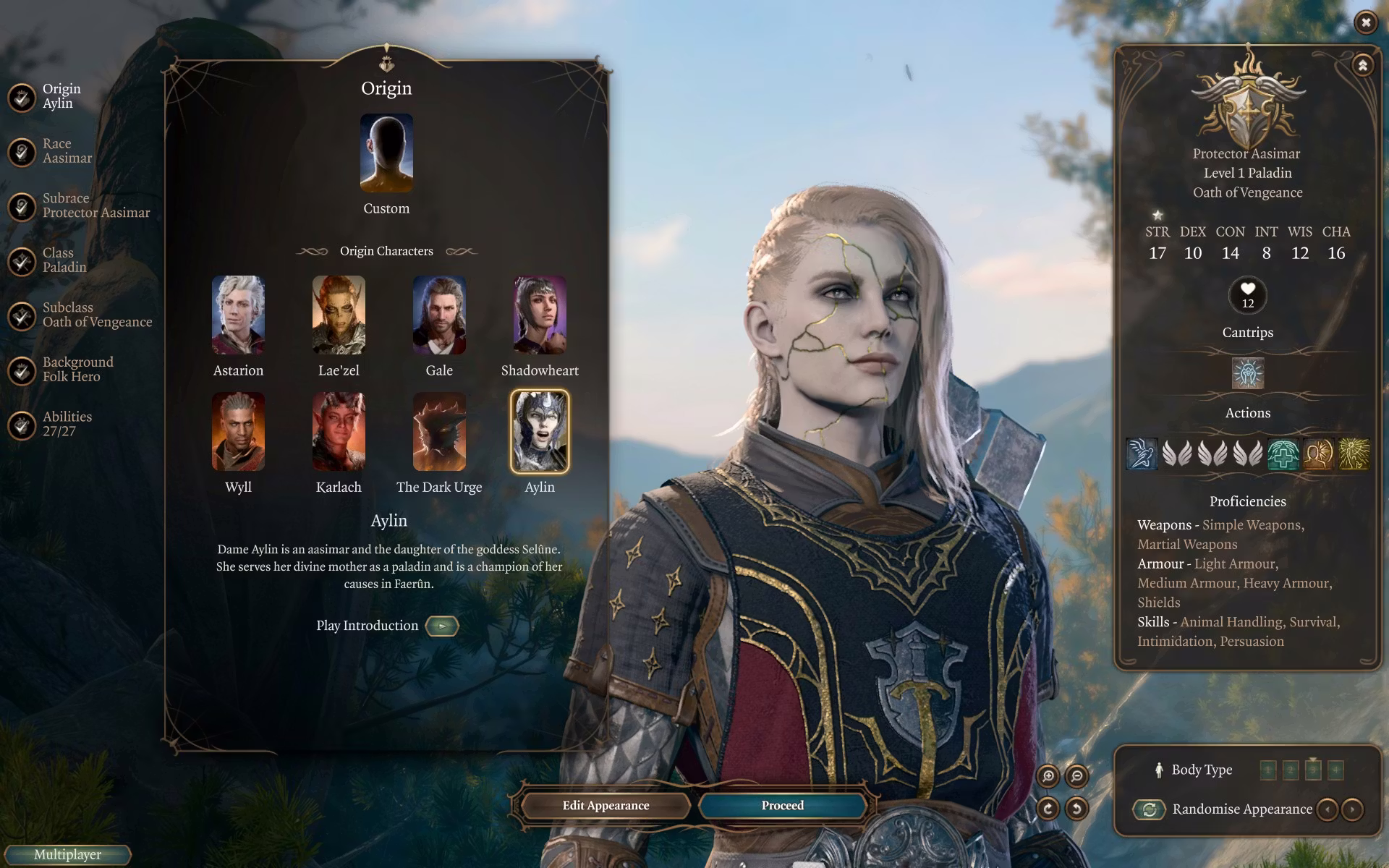The image size is (1389, 868).
Task: Open the Edit Appearance screen
Action: point(606,805)
